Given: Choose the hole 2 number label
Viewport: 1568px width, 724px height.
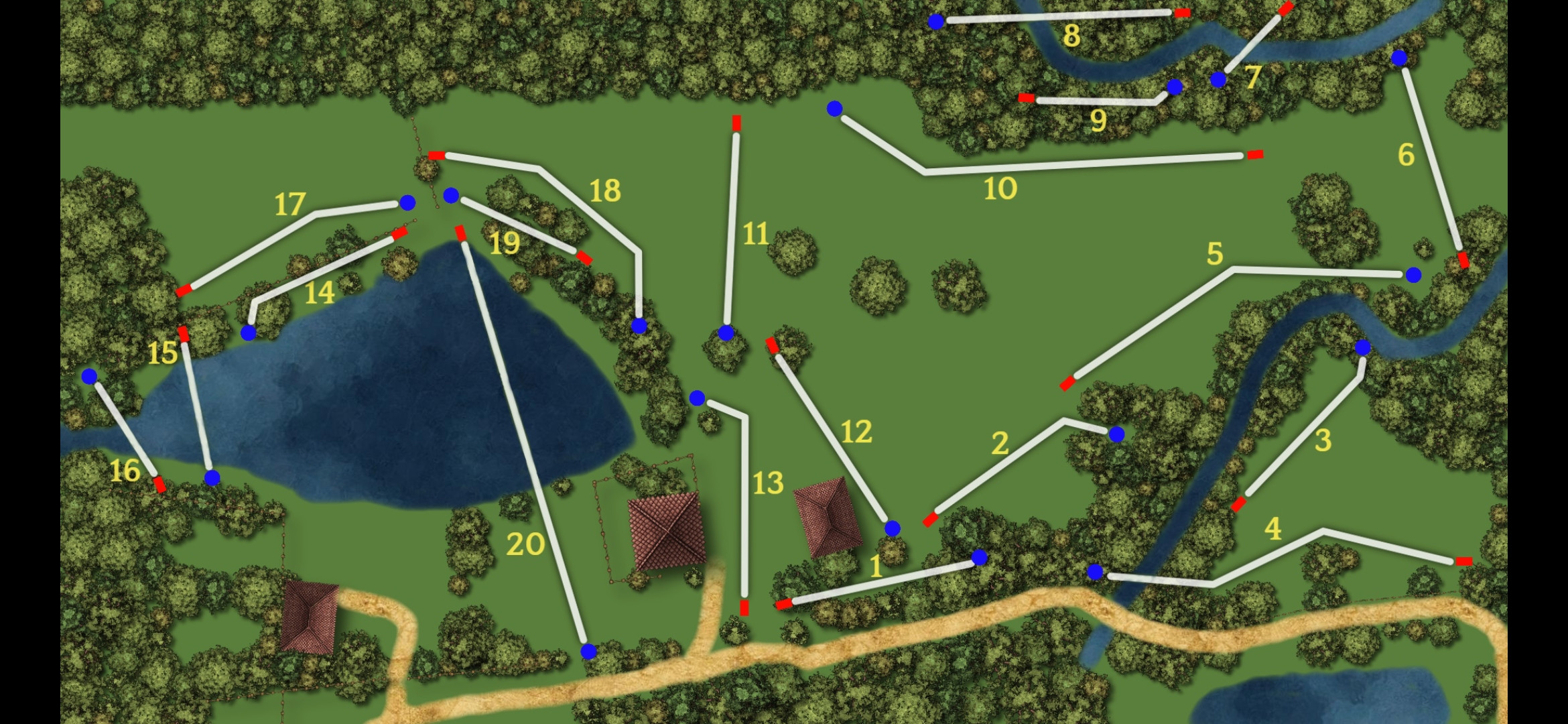Looking at the screenshot, I should coord(1000,443).
